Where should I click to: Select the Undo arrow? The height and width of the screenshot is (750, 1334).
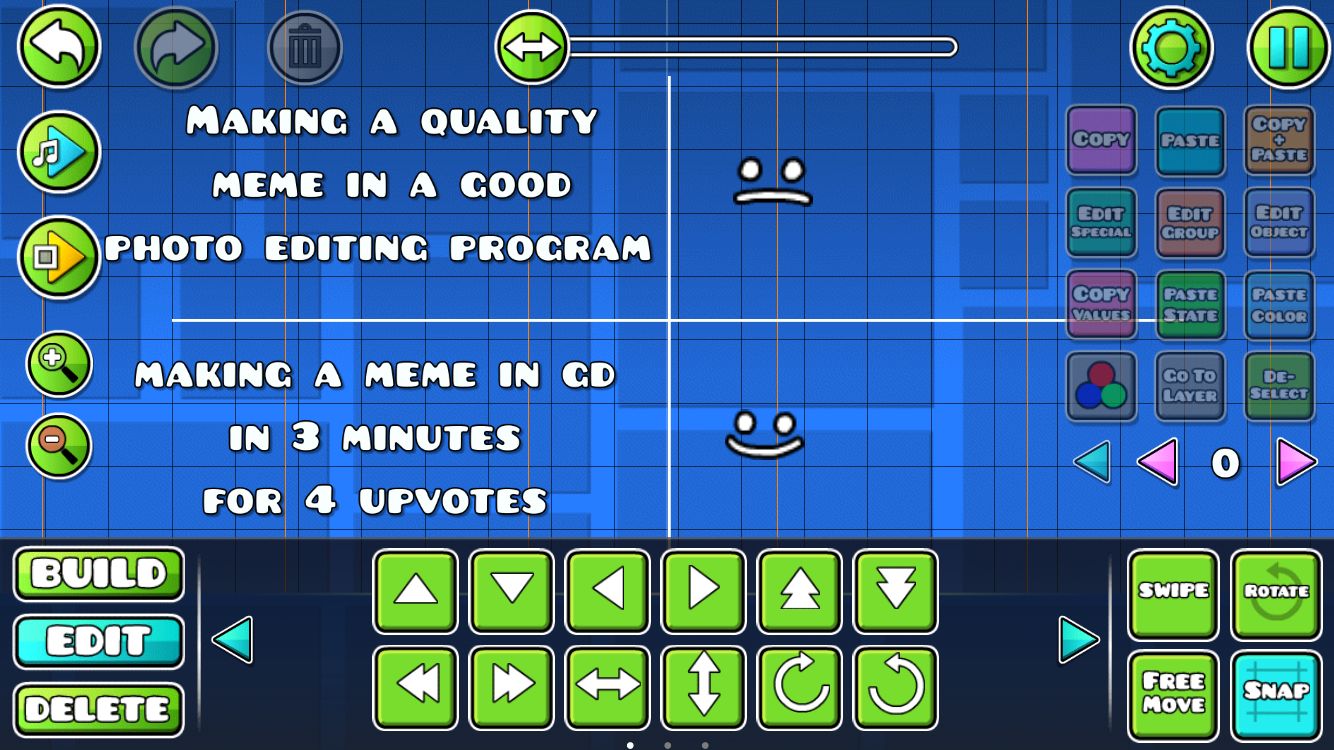click(x=57, y=45)
